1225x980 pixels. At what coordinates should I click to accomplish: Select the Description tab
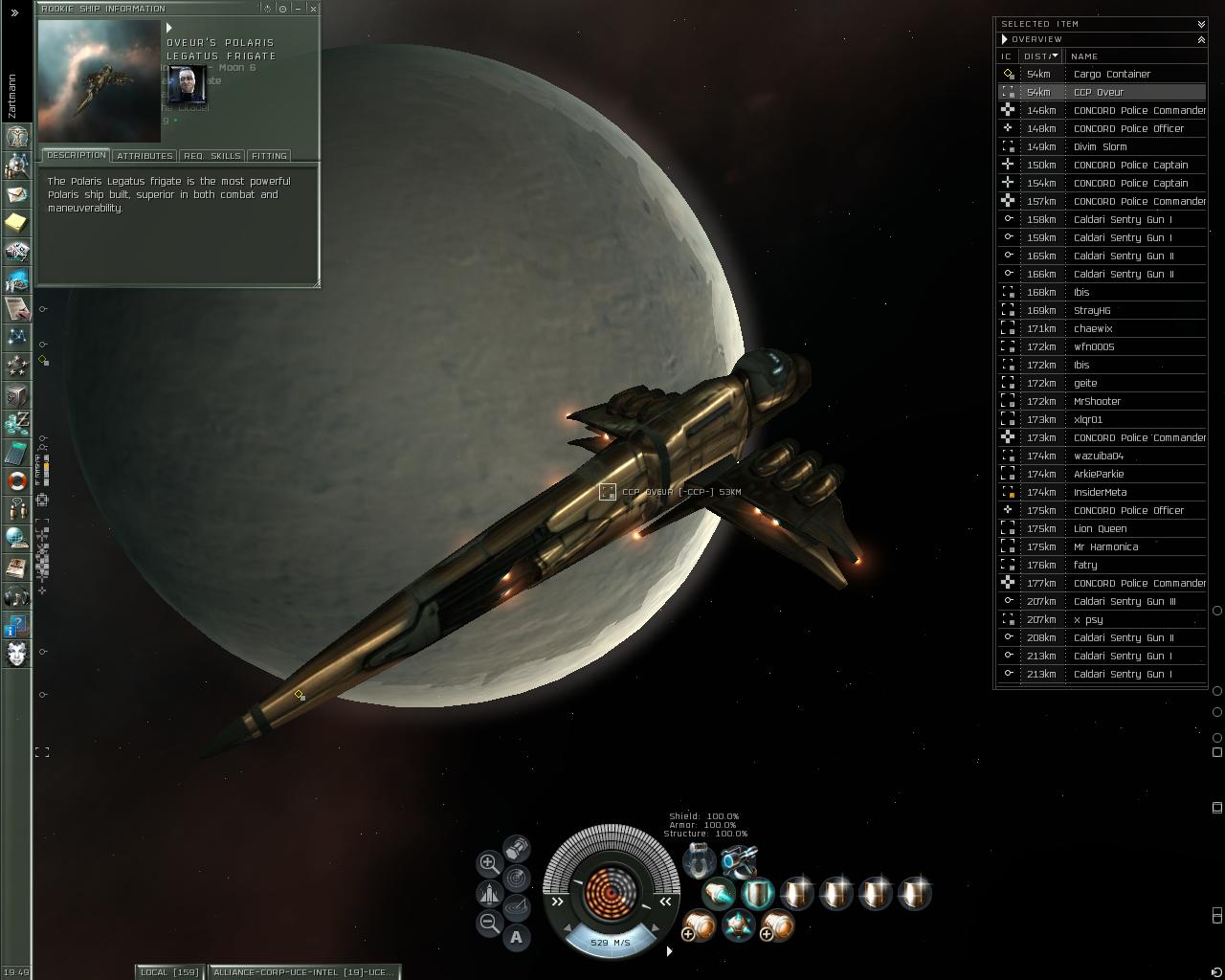76,155
